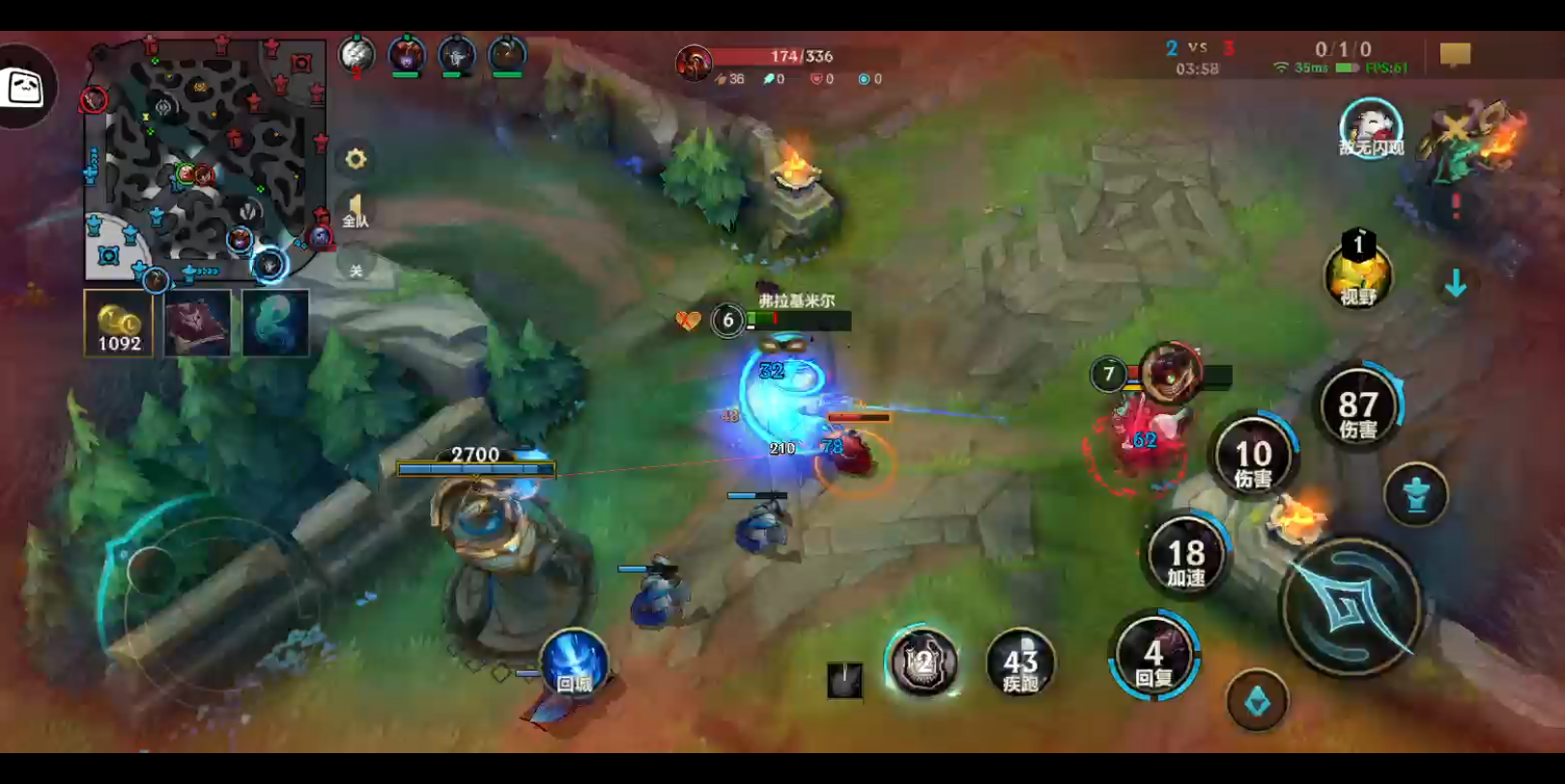Use the 43 疾跑 Ghost summoner spell
Viewport: 1565px width, 784px height.
pos(1020,664)
